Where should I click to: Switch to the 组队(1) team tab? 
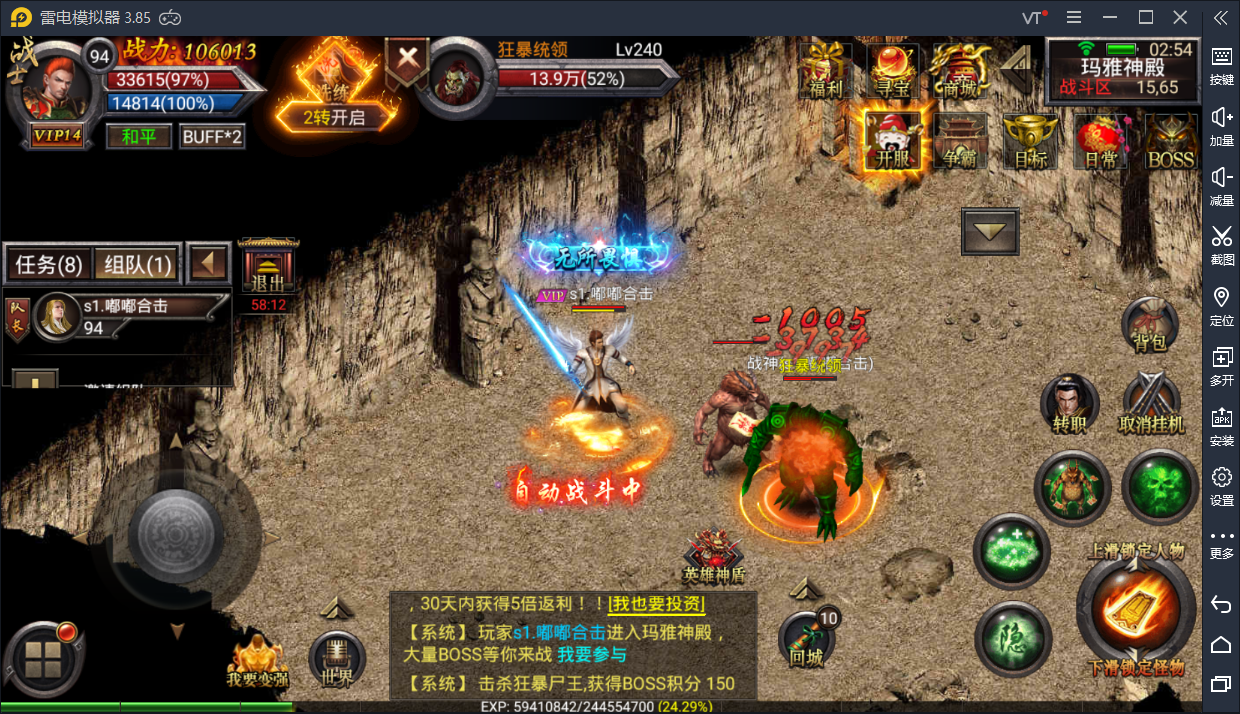tap(138, 265)
